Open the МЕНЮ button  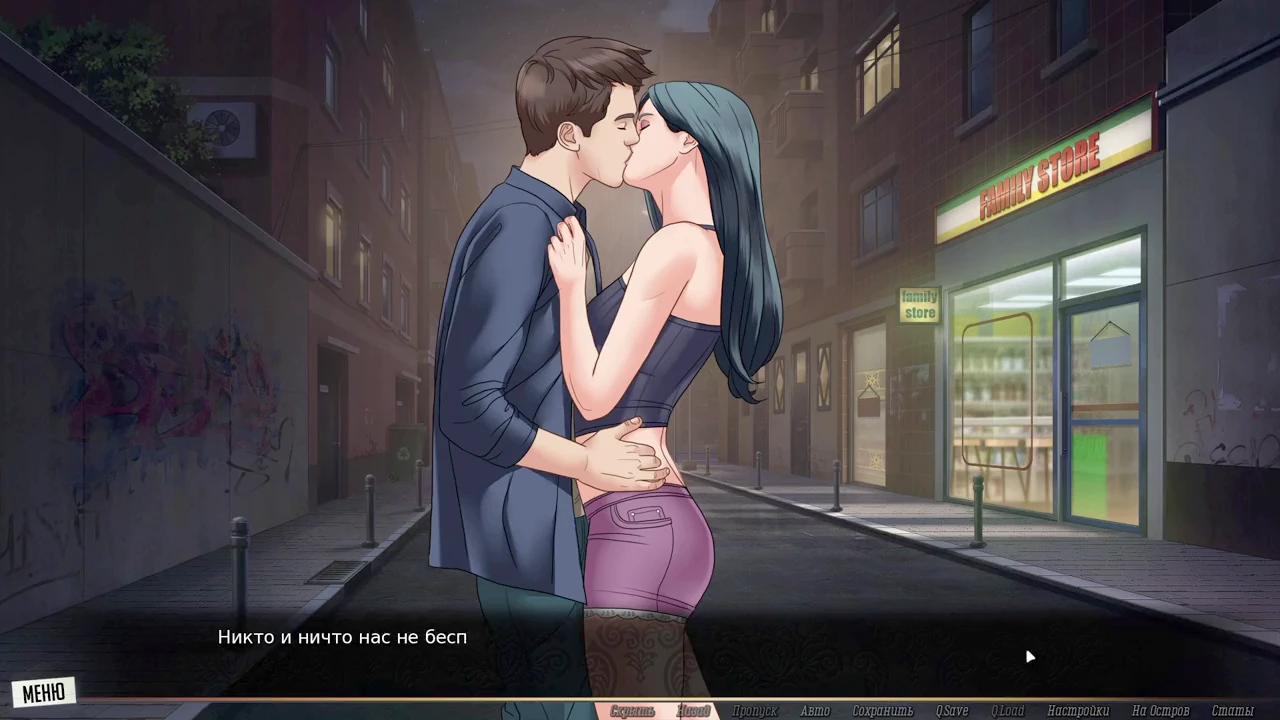[x=44, y=692]
